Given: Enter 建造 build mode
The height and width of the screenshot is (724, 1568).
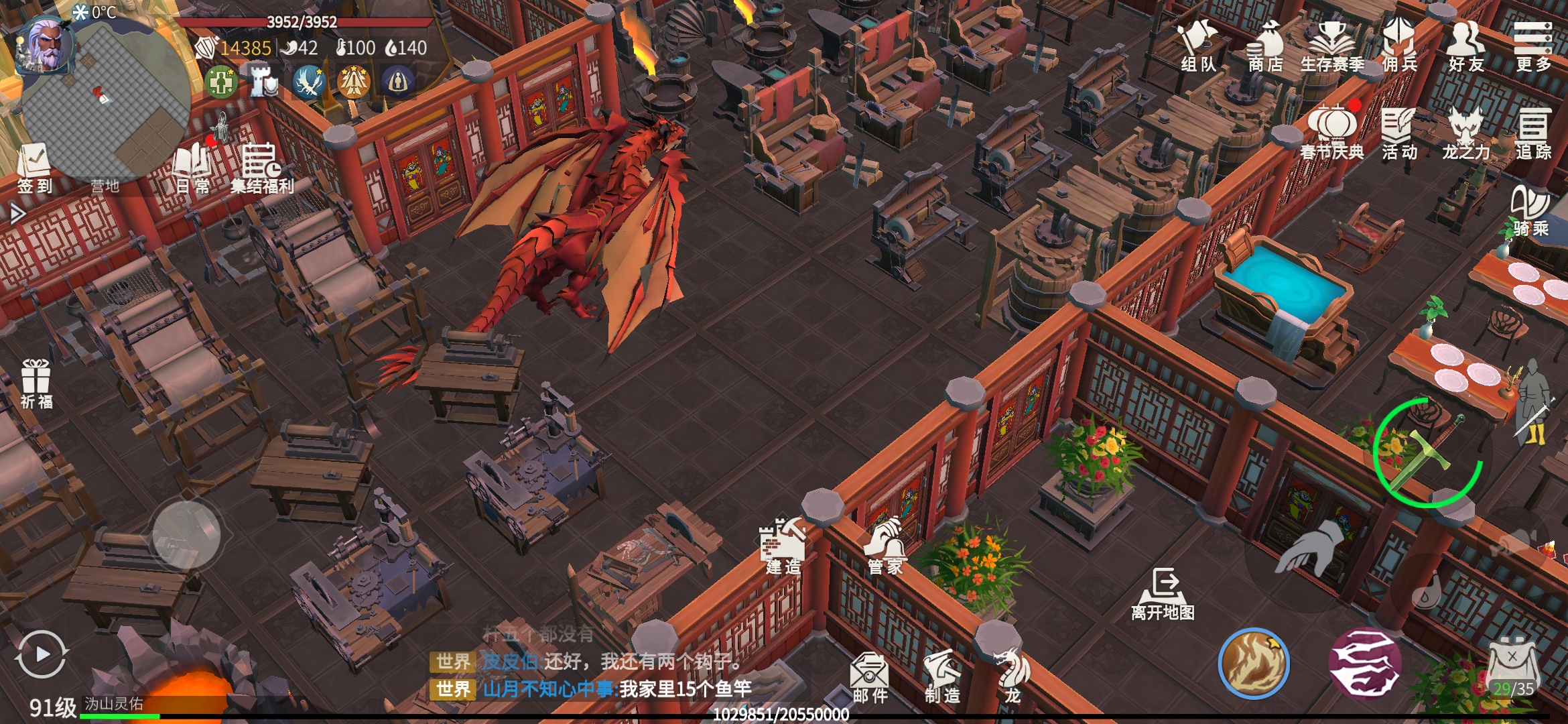Looking at the screenshot, I should pos(783,546).
